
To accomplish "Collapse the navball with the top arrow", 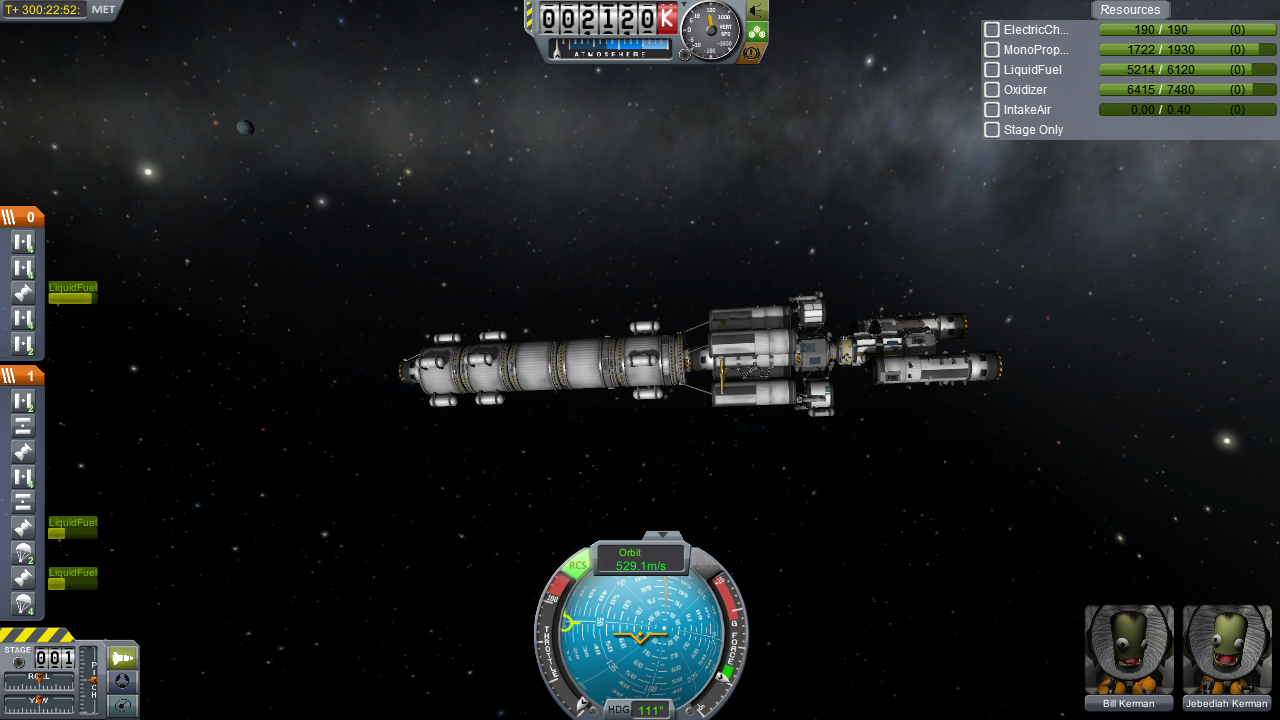I will click(x=662, y=536).
